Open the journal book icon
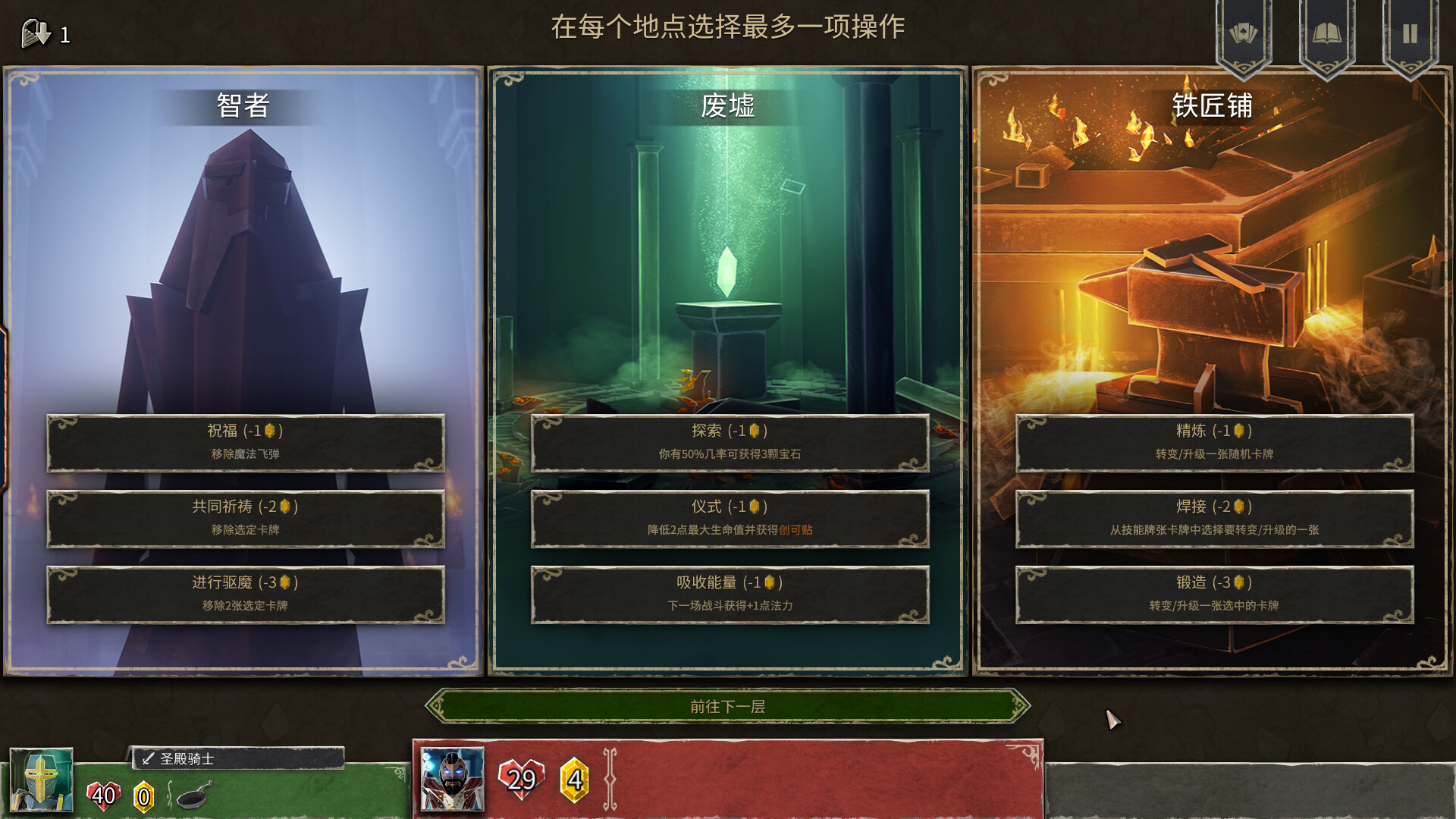This screenshot has width=1456, height=819. [1327, 30]
